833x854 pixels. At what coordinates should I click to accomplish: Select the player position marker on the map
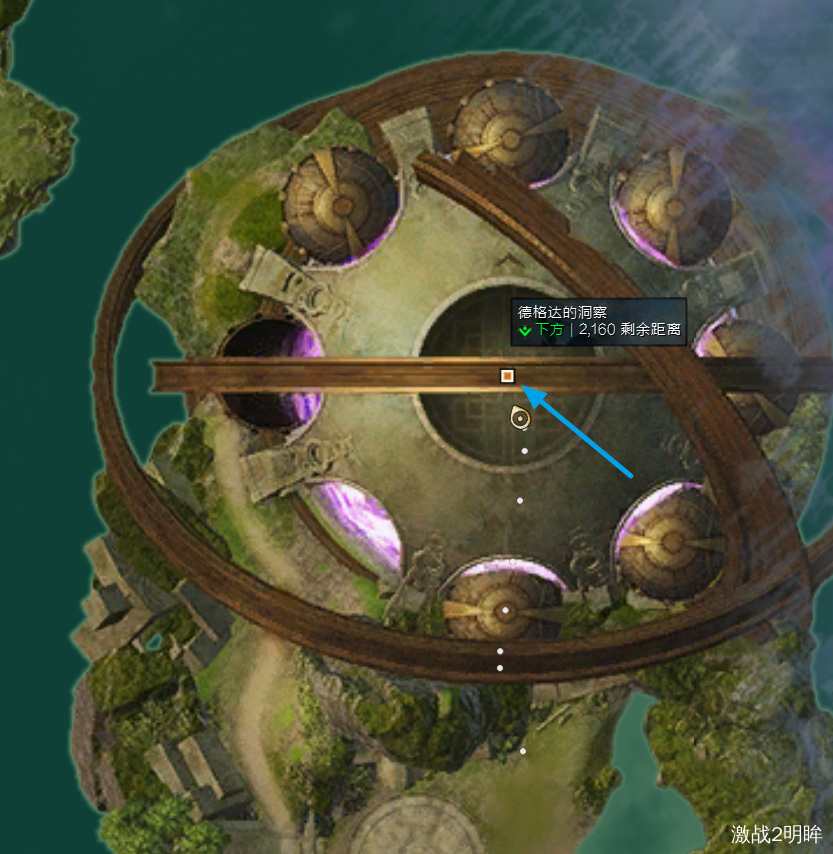pyautogui.click(x=519, y=418)
